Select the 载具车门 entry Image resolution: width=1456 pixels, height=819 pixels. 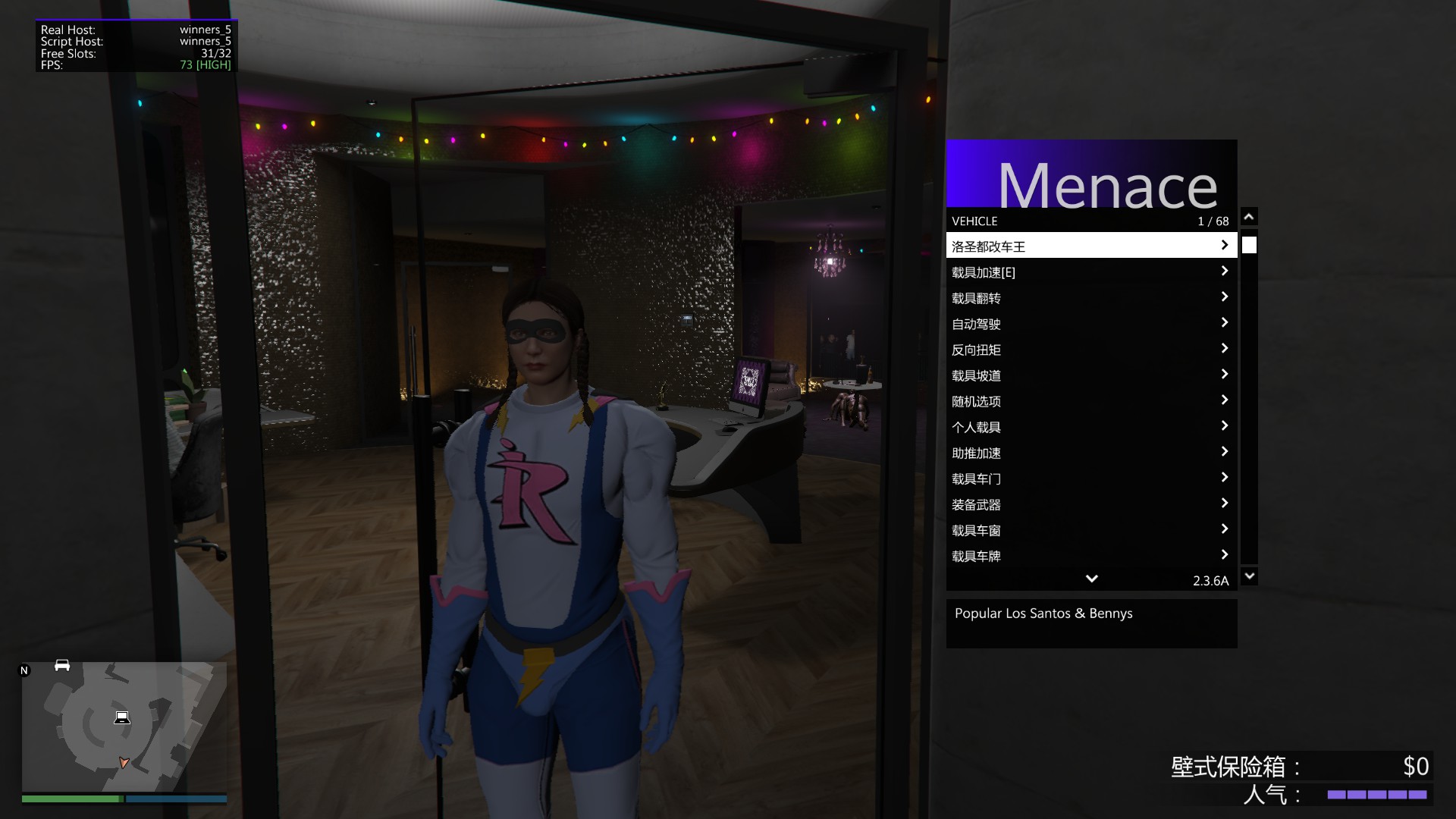click(1090, 478)
